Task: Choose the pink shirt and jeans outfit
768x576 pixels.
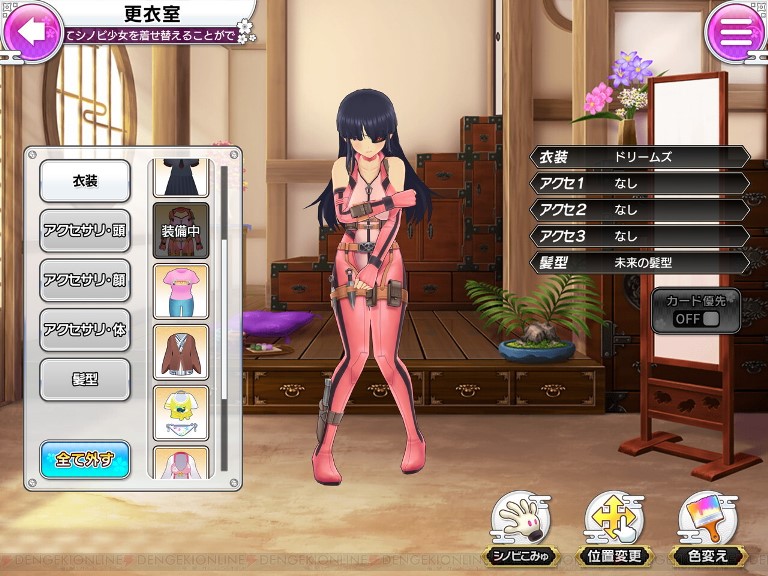Action: click(180, 291)
